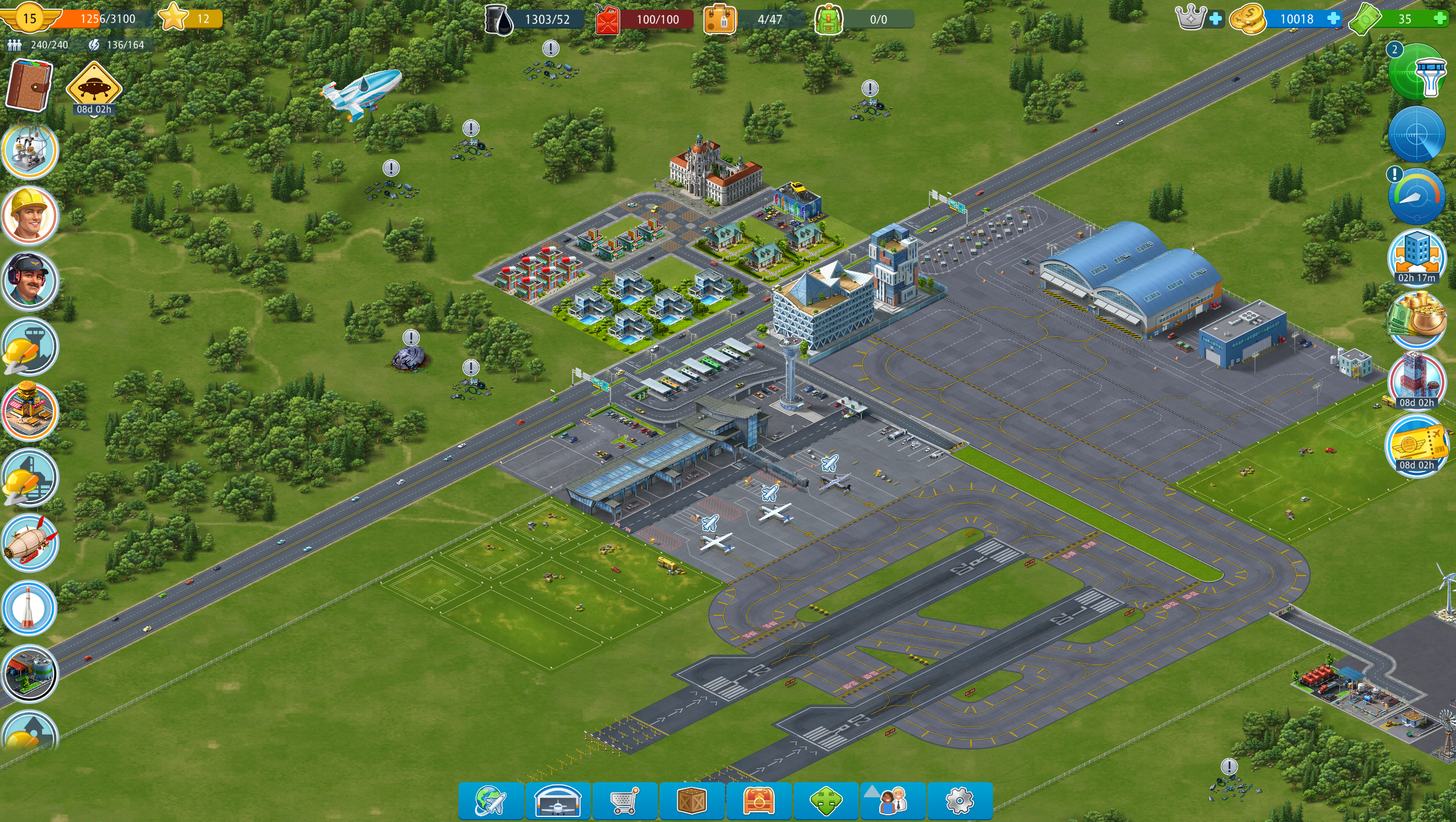Viewport: 1456px width, 822px height.
Task: Open the friends and neighbors panel
Action: pos(892,800)
